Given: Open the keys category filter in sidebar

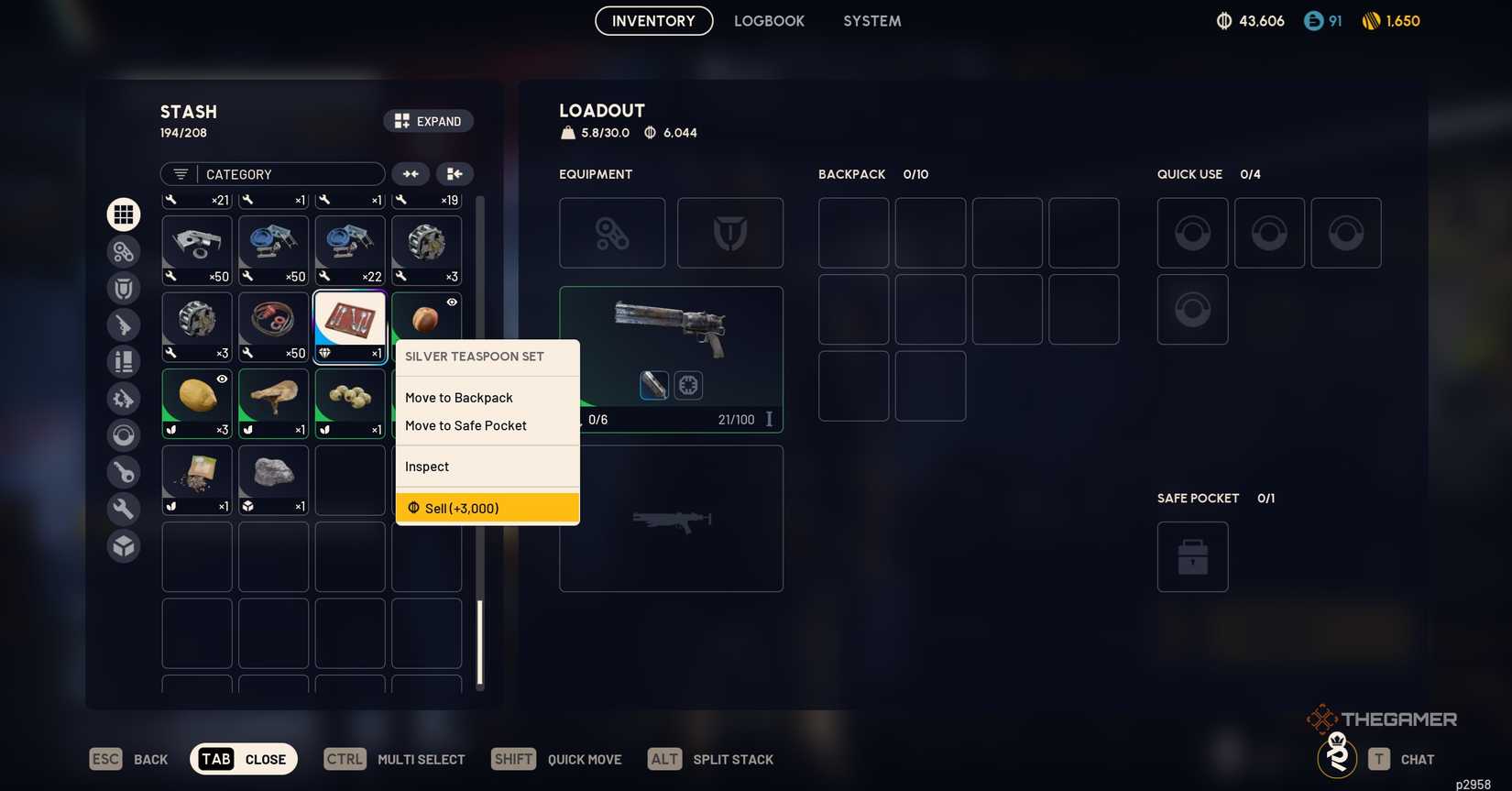Looking at the screenshot, I should coord(124,472).
